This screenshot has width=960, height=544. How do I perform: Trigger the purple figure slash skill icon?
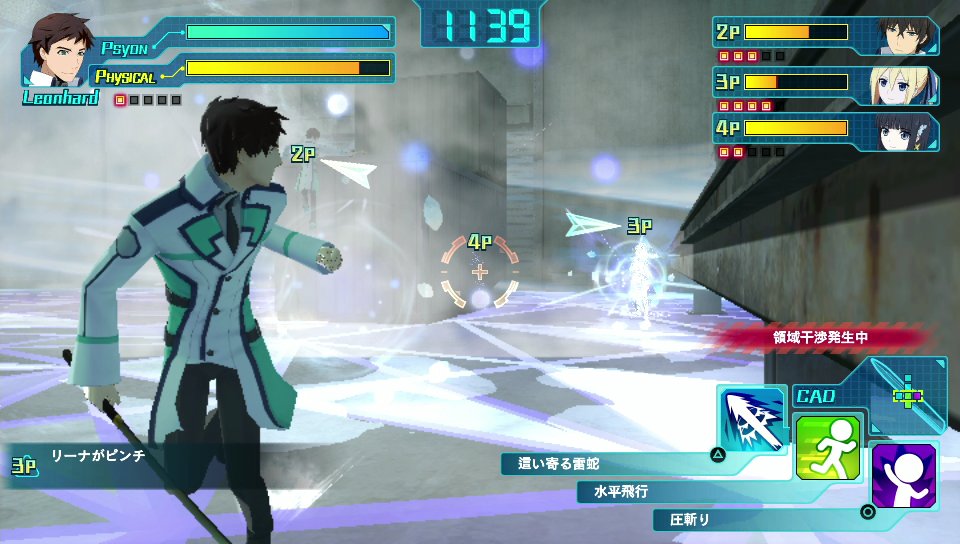click(x=903, y=475)
